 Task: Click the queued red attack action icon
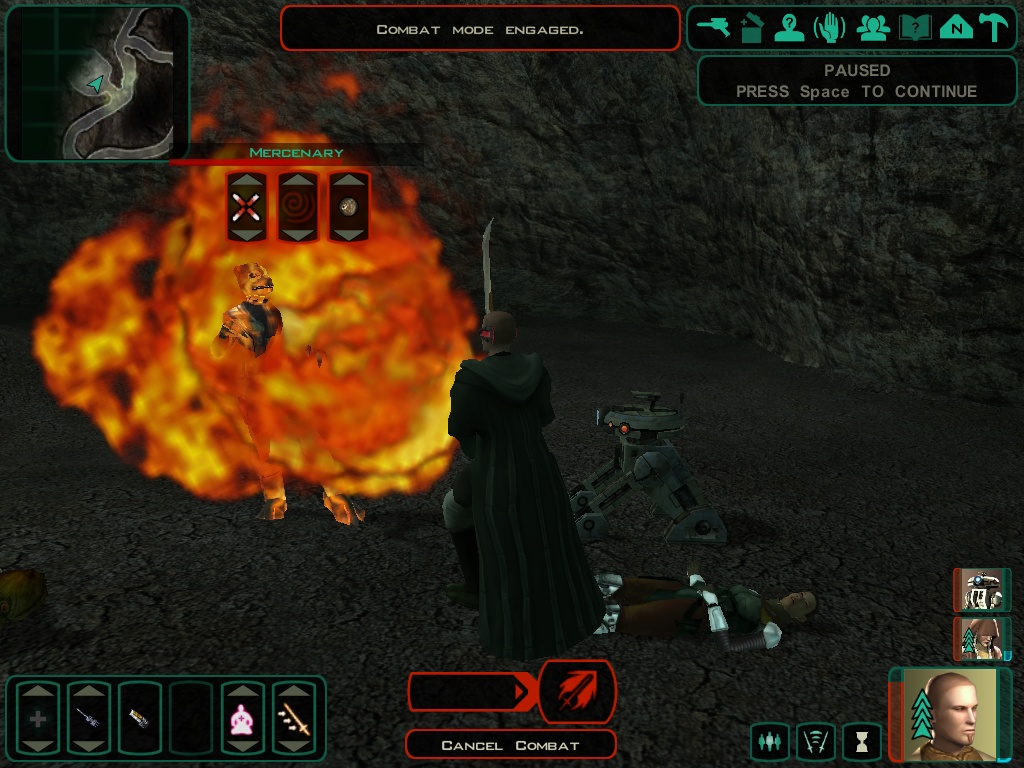(x=577, y=691)
